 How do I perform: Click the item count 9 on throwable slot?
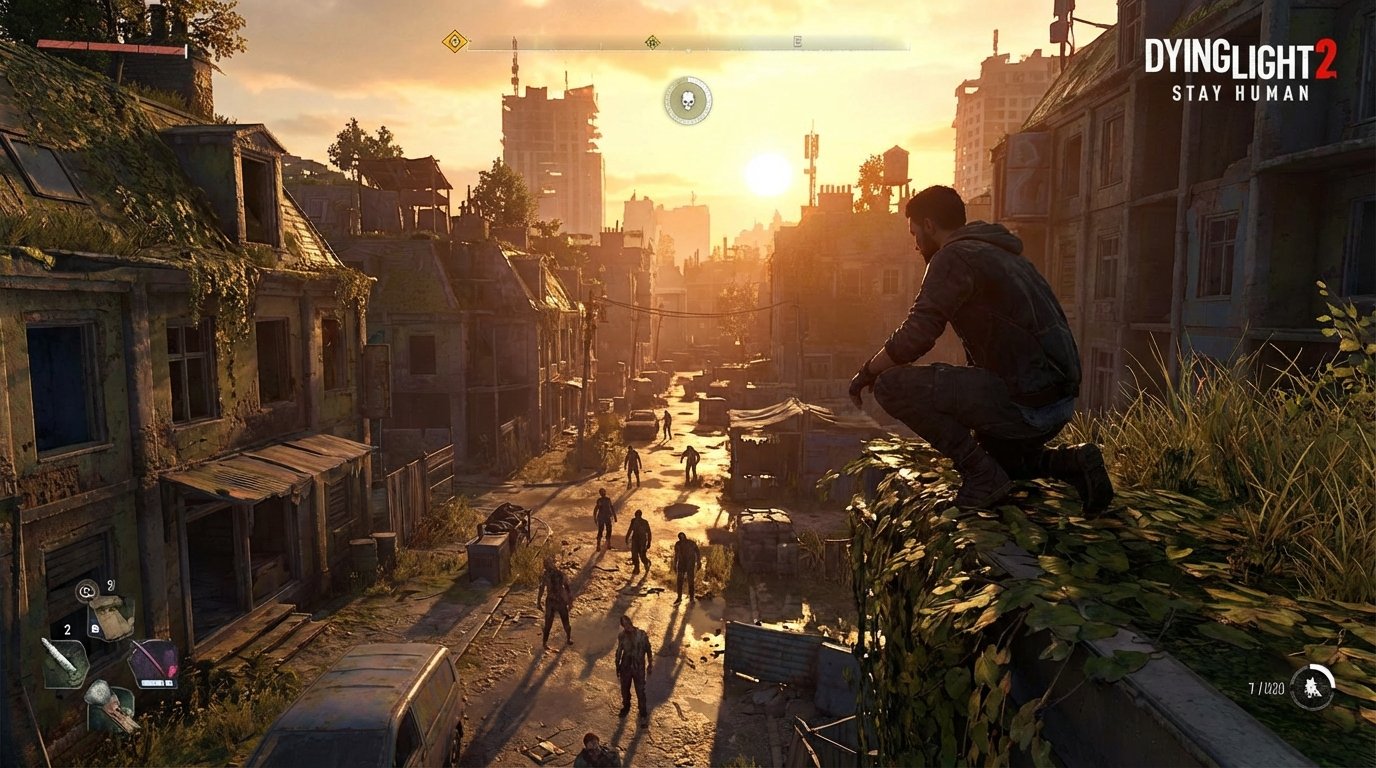point(110,585)
